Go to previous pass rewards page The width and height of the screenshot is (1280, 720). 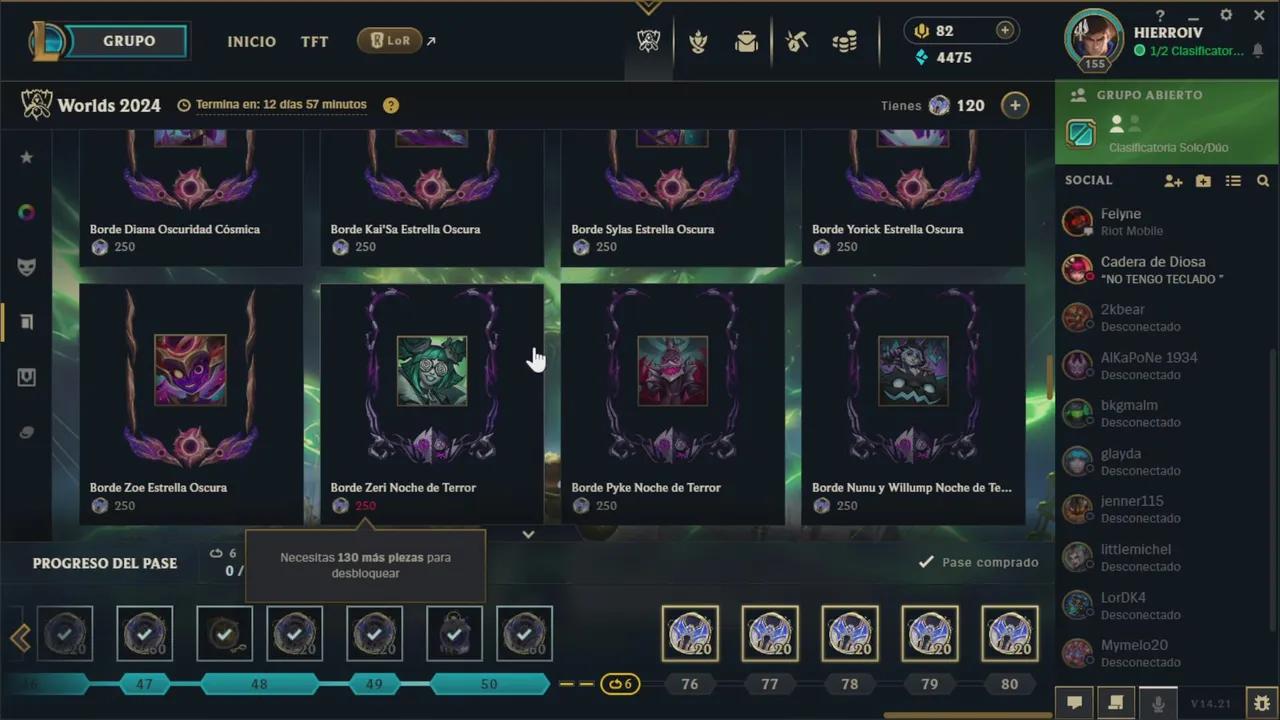tap(19, 638)
